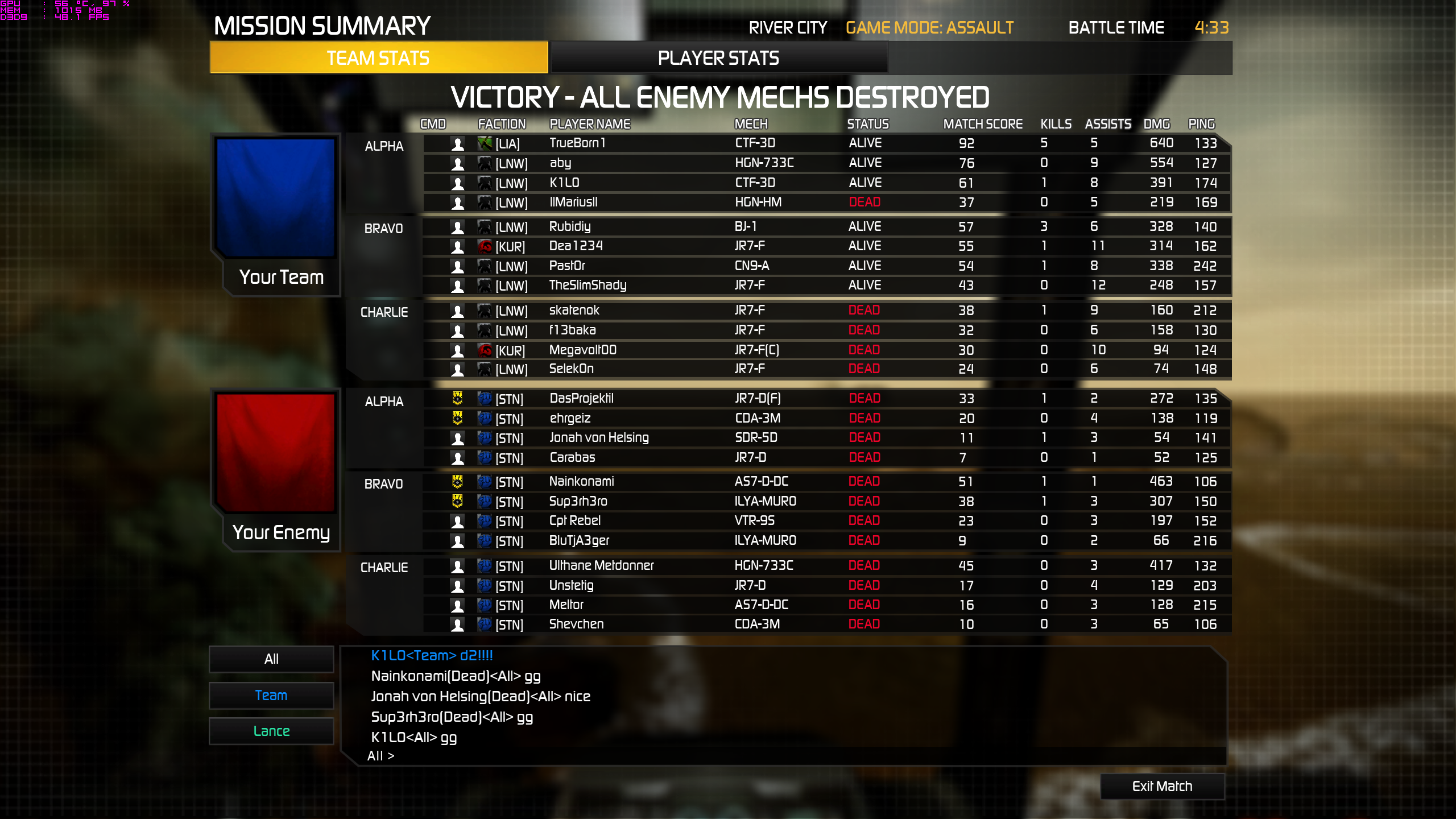Viewport: 1456px width, 819px height.
Task: Select the Lance chat channel
Action: [271, 731]
